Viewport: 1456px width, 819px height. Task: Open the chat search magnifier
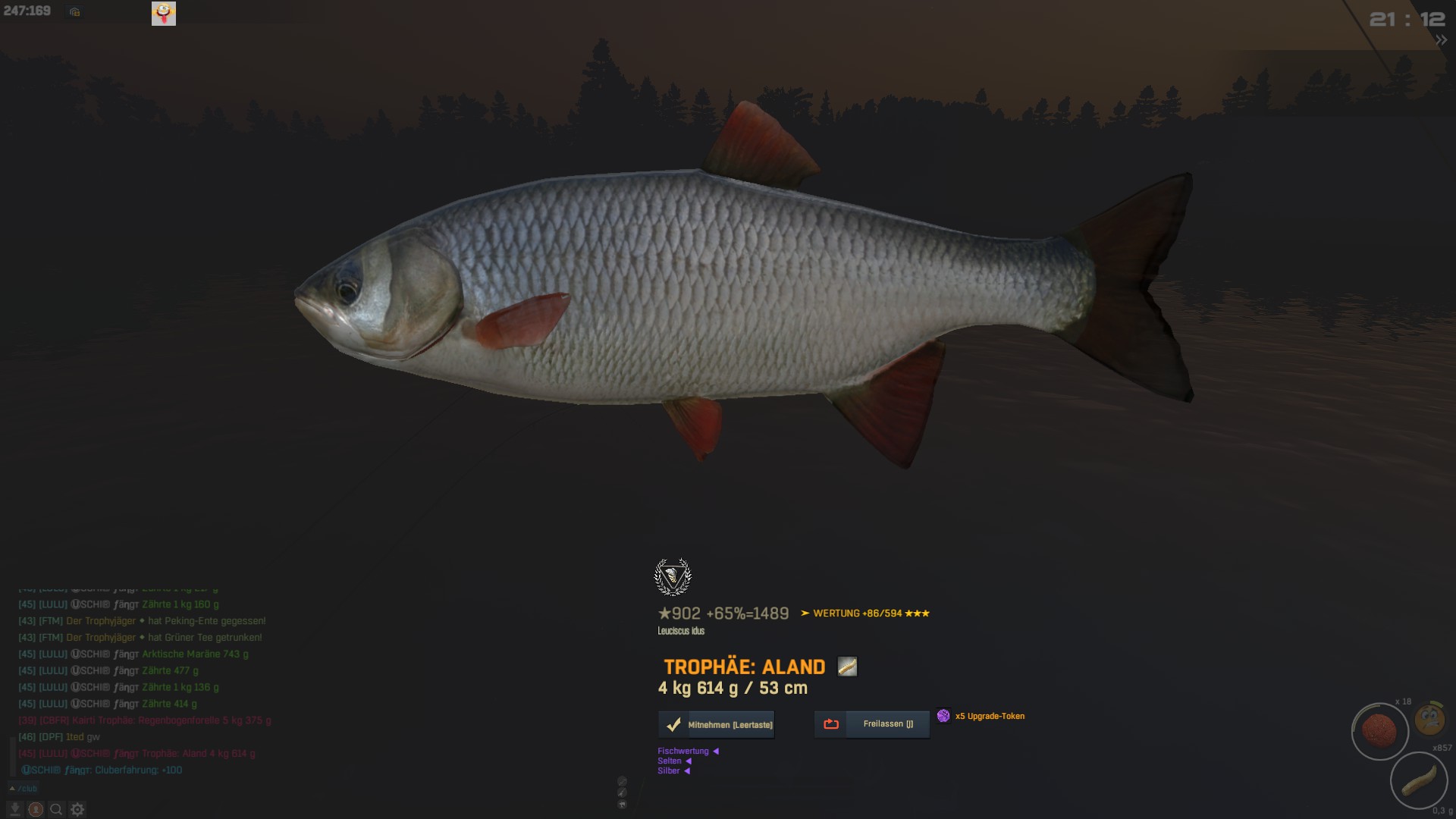pos(56,810)
